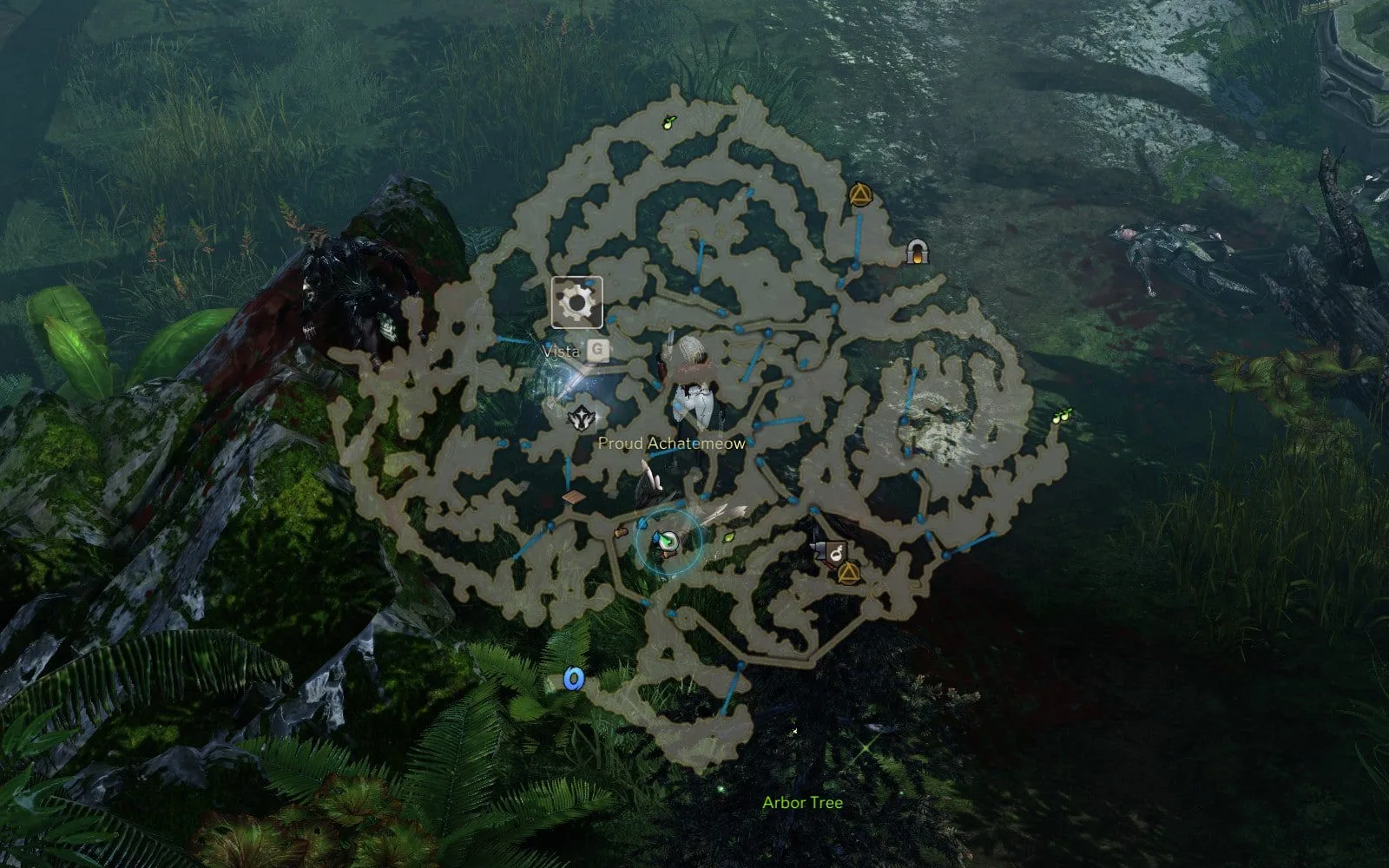Click the green arrow player position marker

pos(665,542)
